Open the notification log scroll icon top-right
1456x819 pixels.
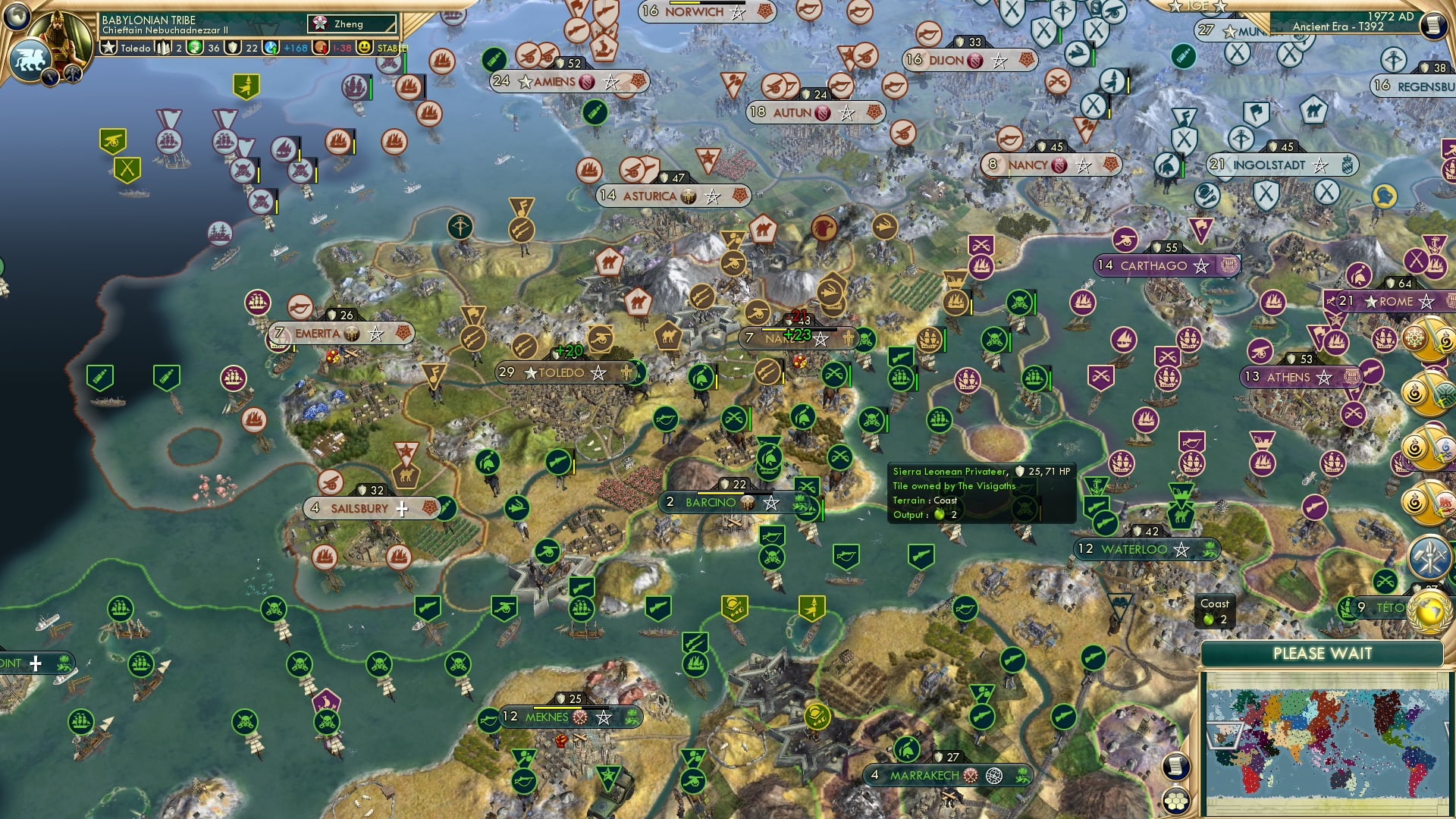[x=1434, y=26]
